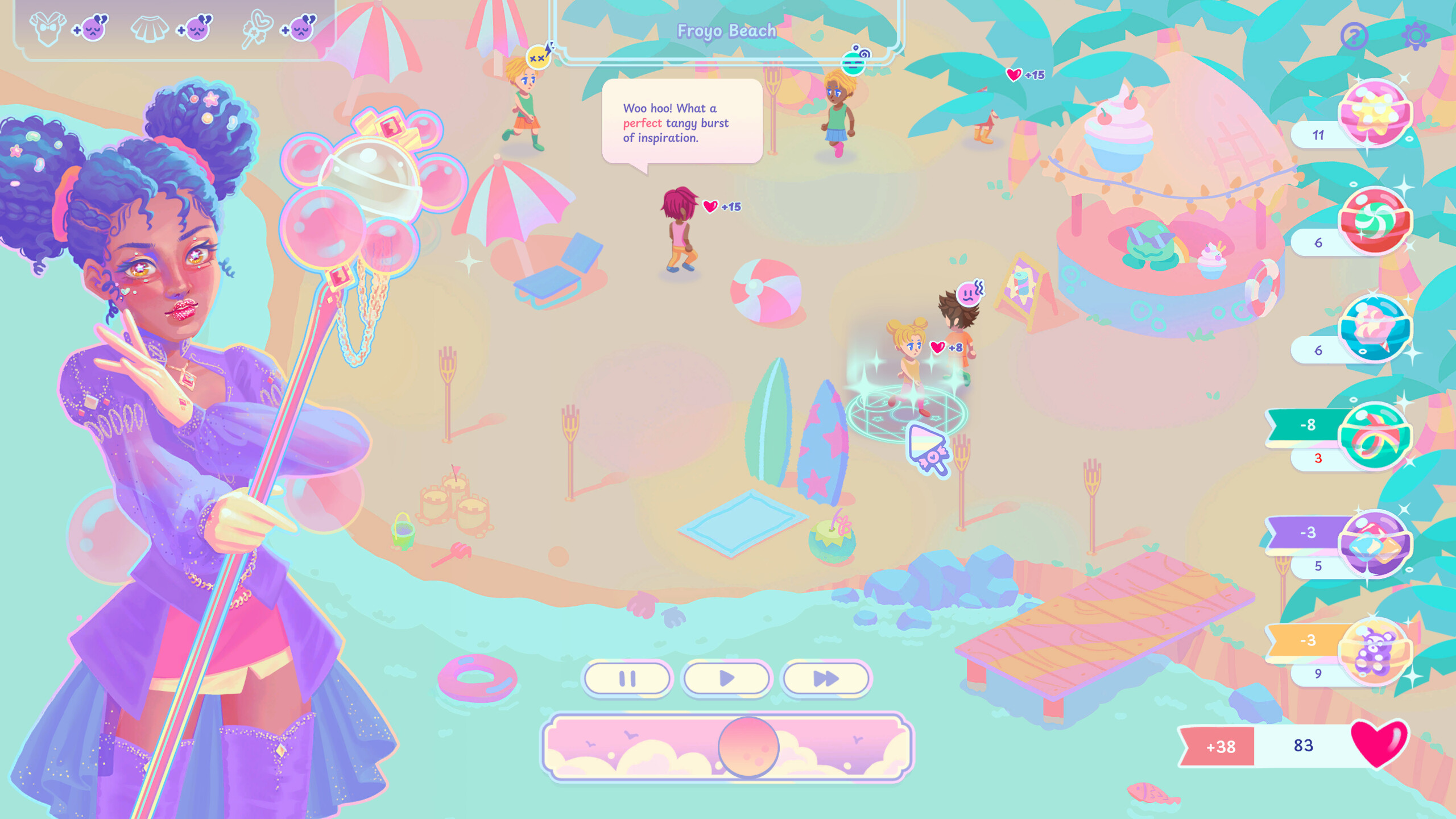Select the pink star candy resource icon

[x=1377, y=111]
